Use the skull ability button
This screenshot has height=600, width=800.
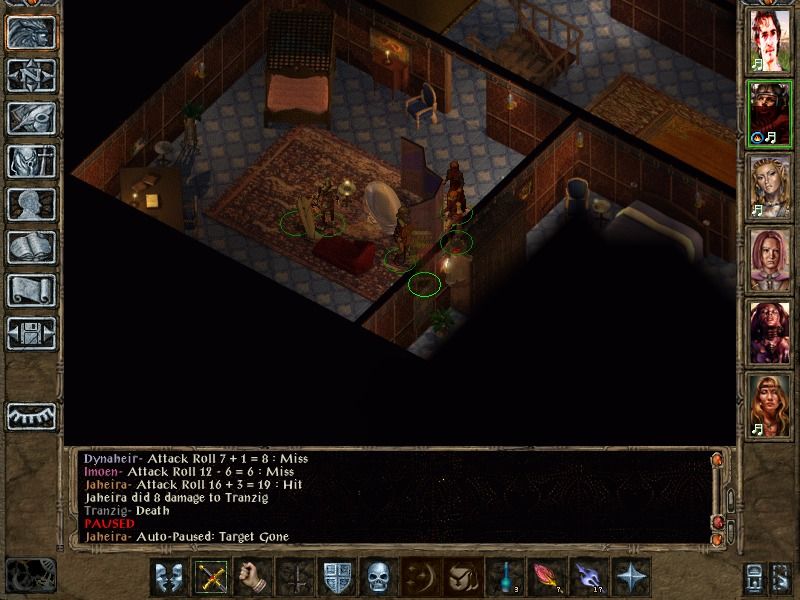pyautogui.click(x=377, y=577)
